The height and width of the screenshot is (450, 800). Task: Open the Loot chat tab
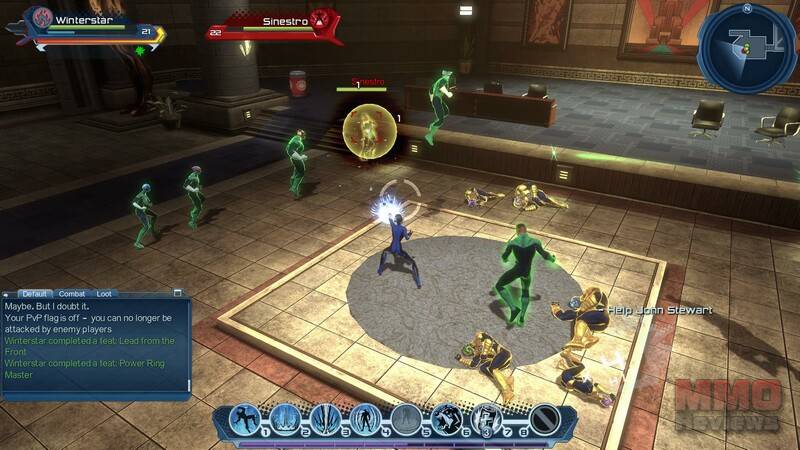104,294
